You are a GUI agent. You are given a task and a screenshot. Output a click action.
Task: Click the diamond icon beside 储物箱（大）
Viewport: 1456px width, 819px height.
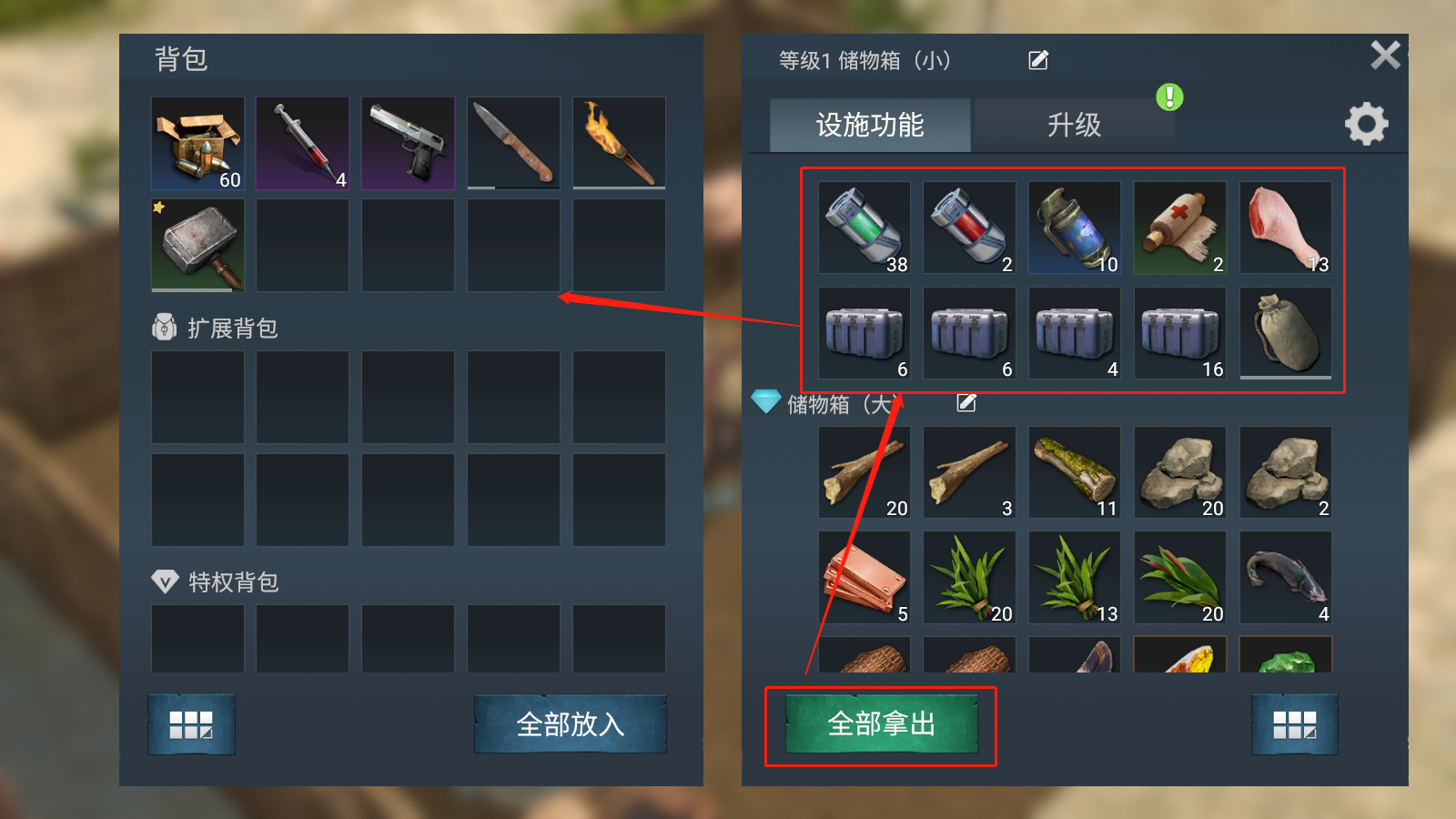[x=769, y=401]
